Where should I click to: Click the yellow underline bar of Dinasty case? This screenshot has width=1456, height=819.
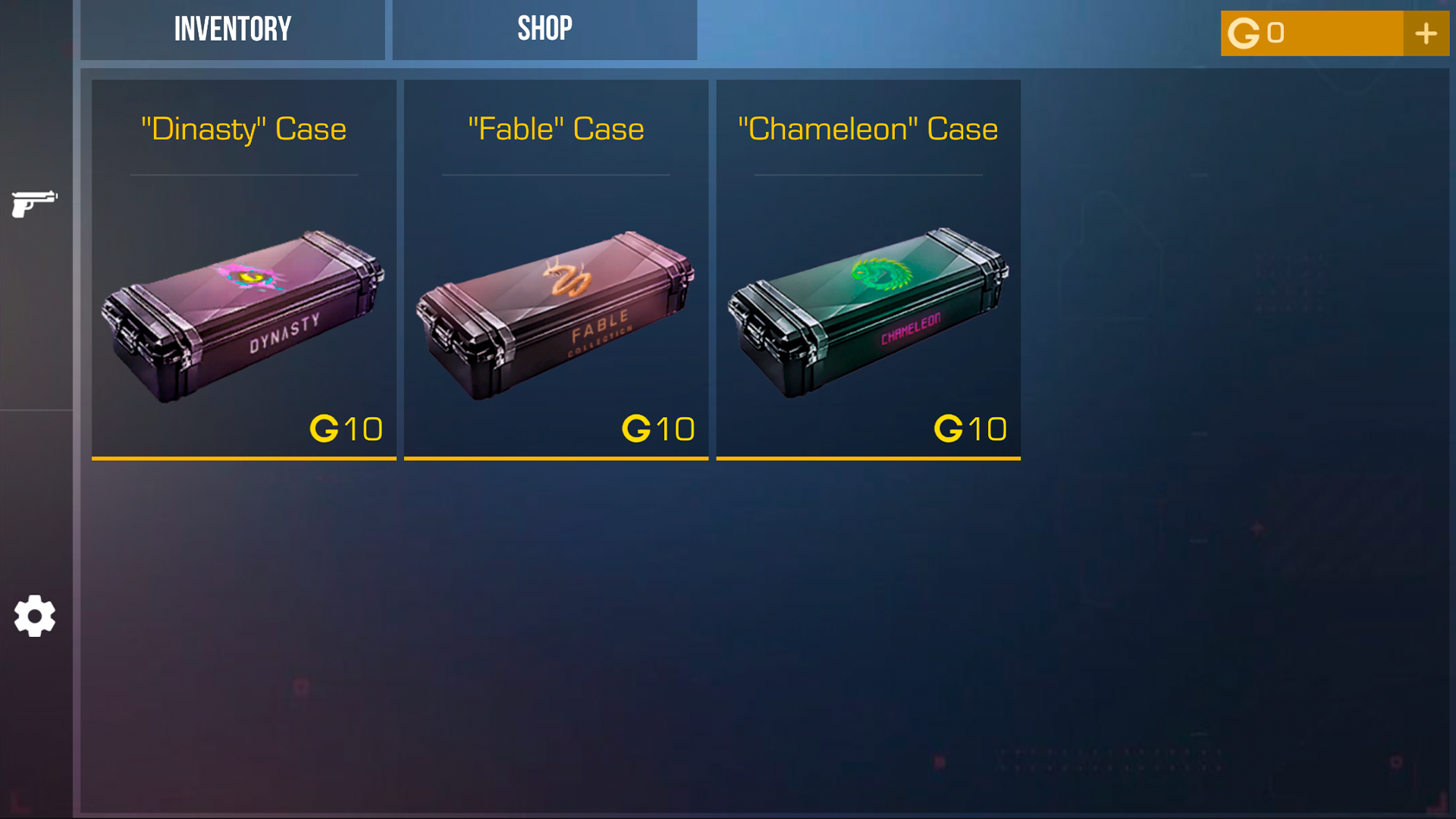243,458
